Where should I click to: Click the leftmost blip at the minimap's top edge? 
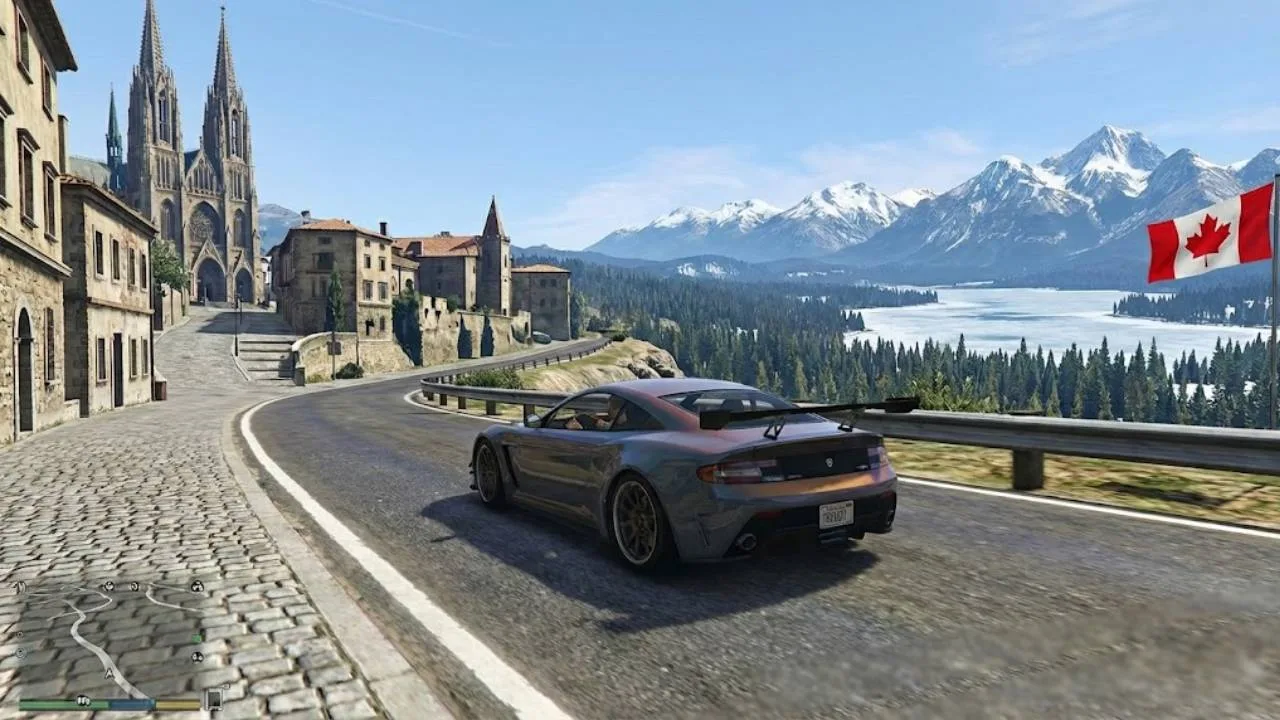[x=109, y=586]
